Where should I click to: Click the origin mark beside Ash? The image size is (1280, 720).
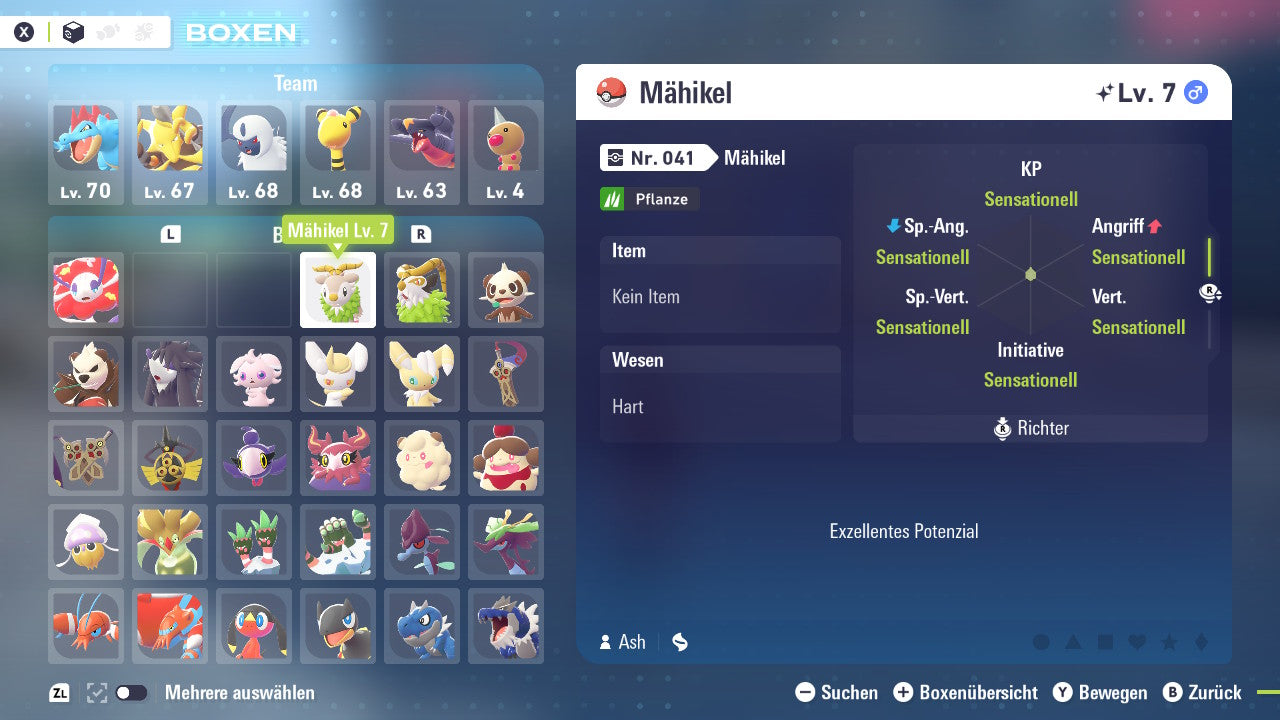(x=679, y=642)
